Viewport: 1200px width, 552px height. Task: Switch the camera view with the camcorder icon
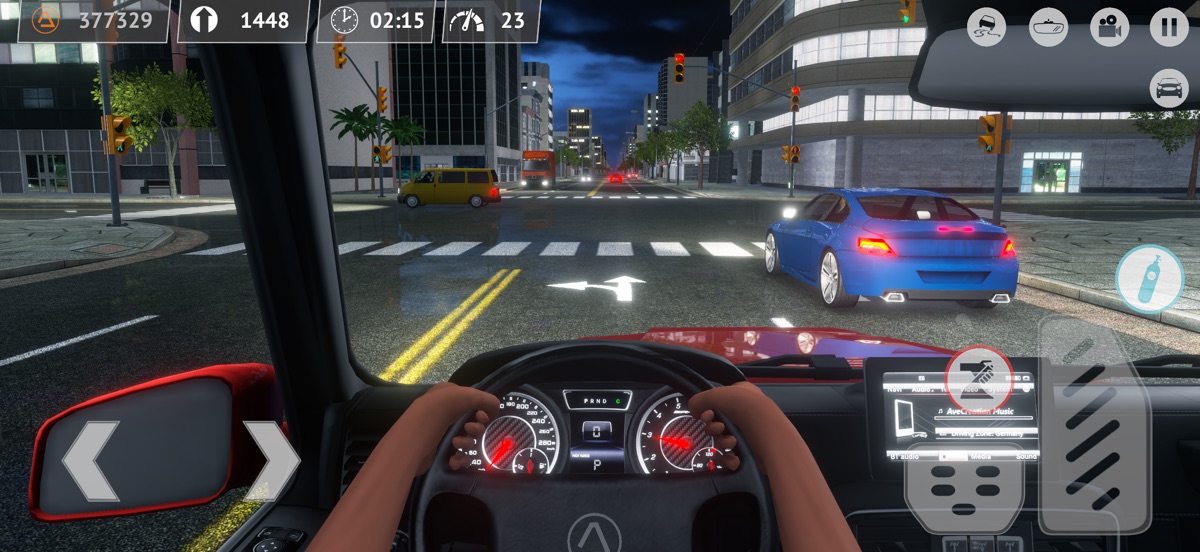(1108, 26)
